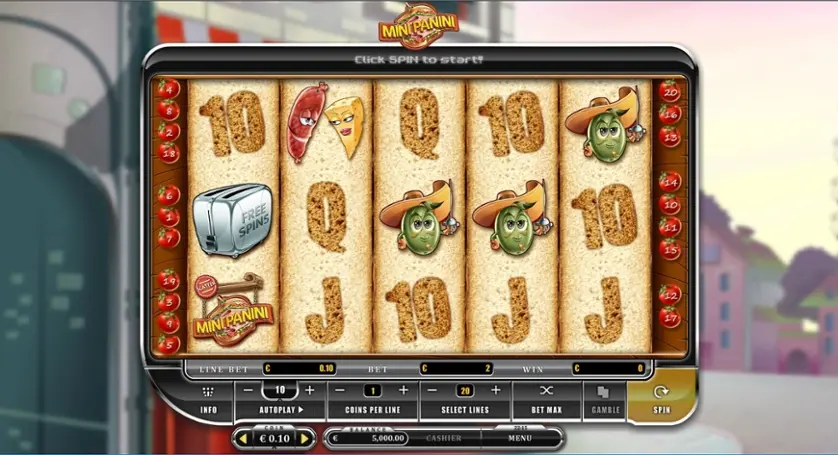Increase the autoplay spin count
This screenshot has width=838, height=455.
tap(310, 390)
